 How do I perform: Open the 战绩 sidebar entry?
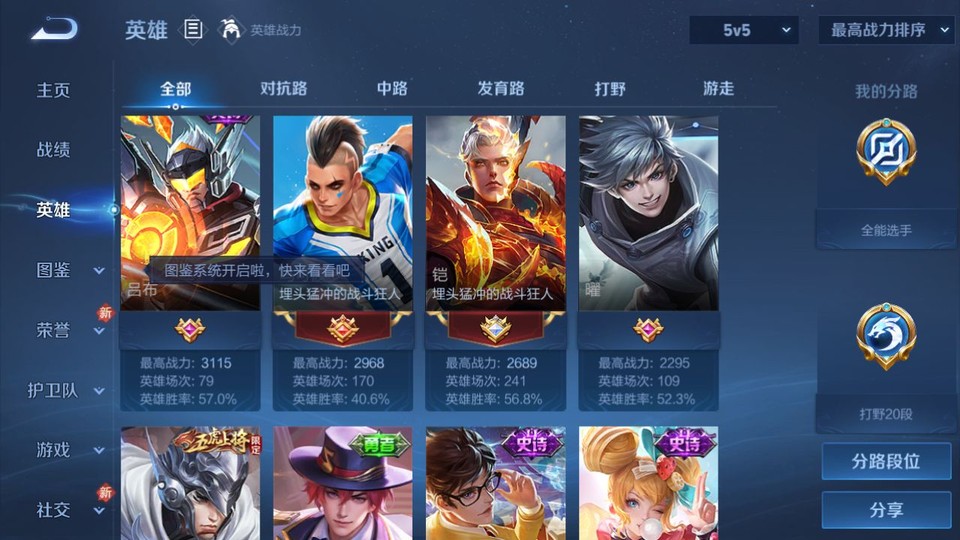(x=54, y=150)
